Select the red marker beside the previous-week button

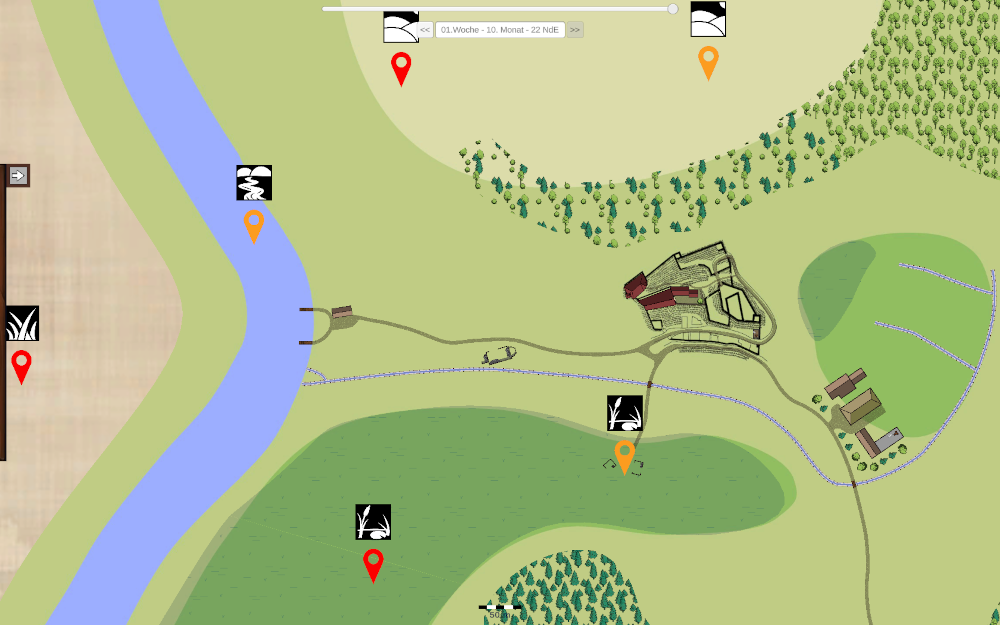401,67
